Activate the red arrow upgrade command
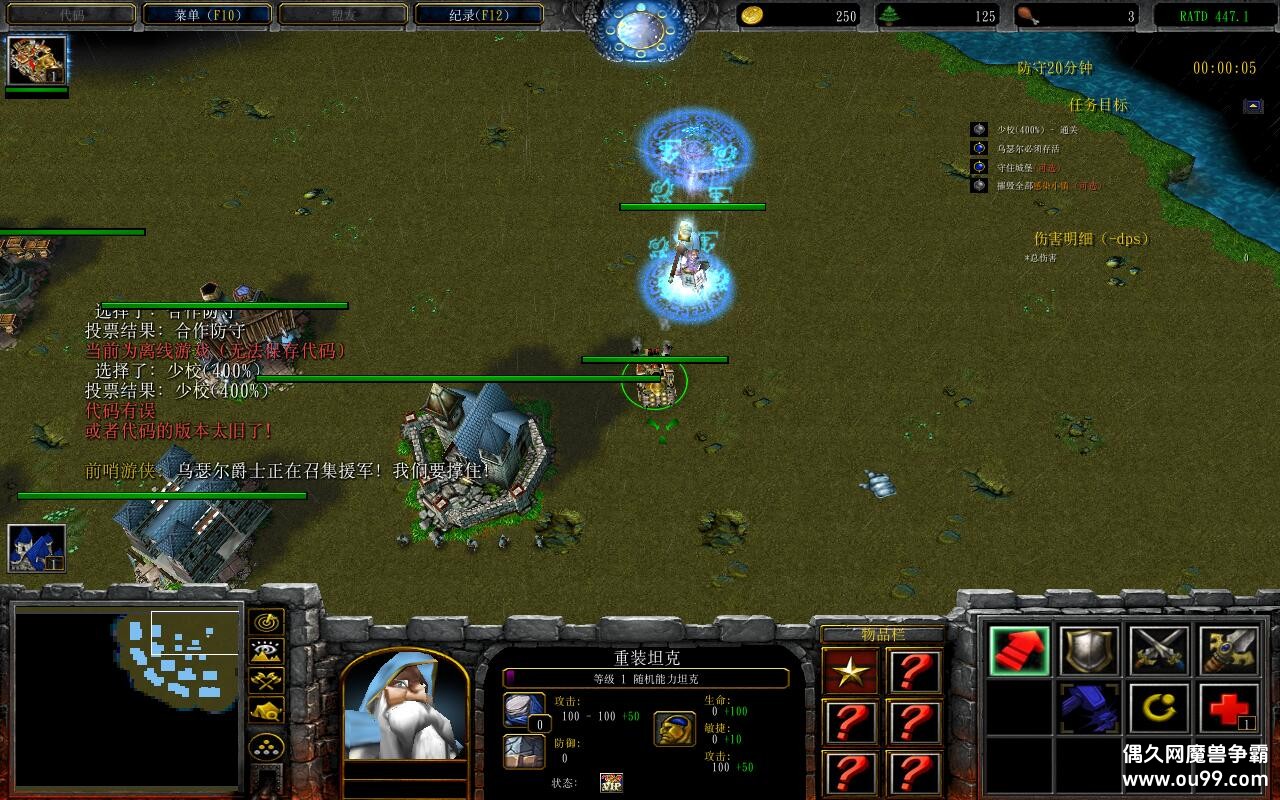This screenshot has width=1280, height=800. [x=1019, y=651]
